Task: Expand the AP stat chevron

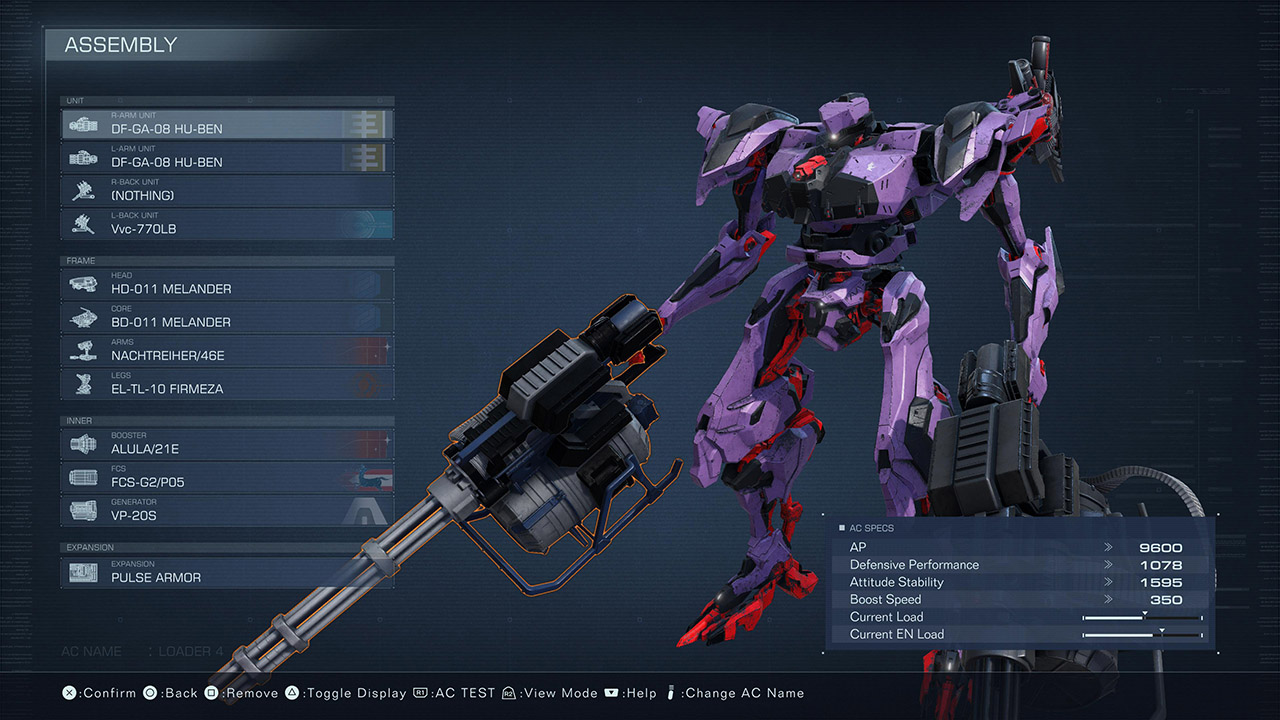Action: coord(1108,547)
